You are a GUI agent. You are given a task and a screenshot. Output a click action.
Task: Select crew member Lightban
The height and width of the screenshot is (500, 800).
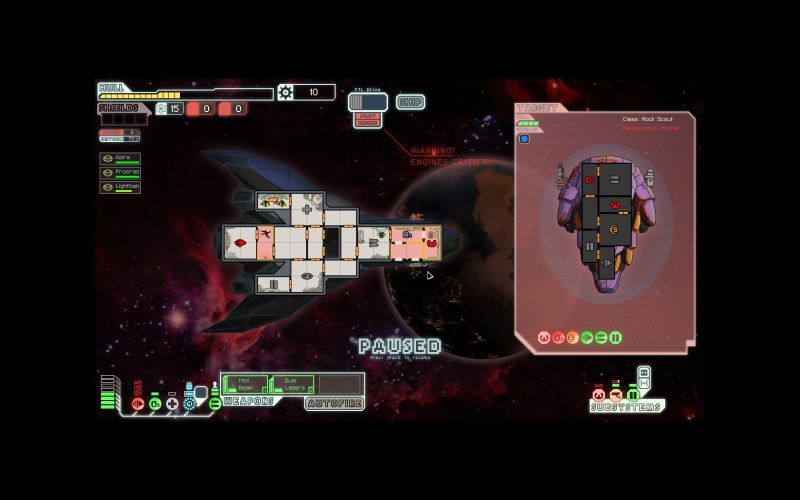[x=120, y=187]
